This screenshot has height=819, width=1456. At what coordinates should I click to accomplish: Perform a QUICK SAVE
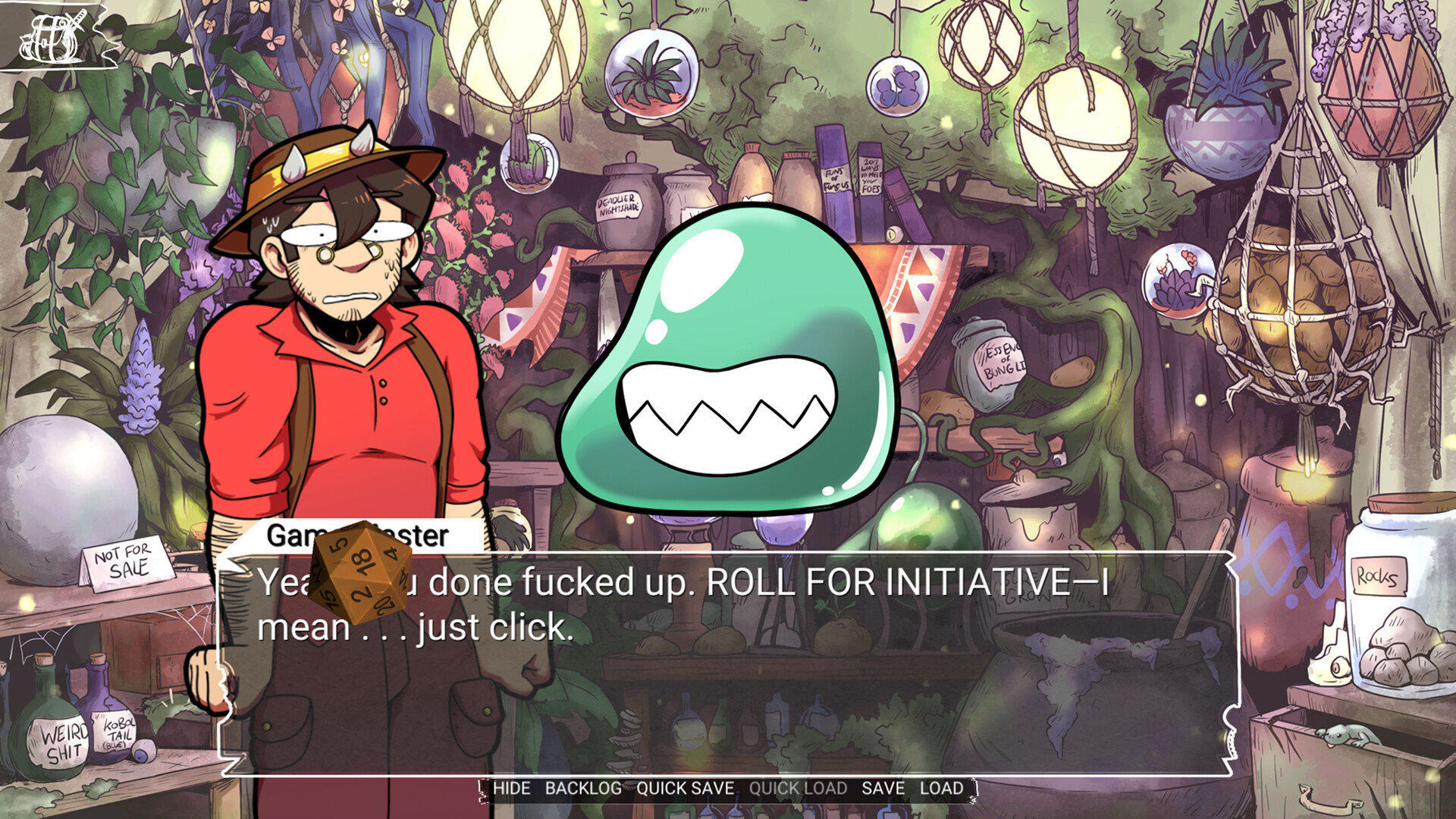pos(684,789)
